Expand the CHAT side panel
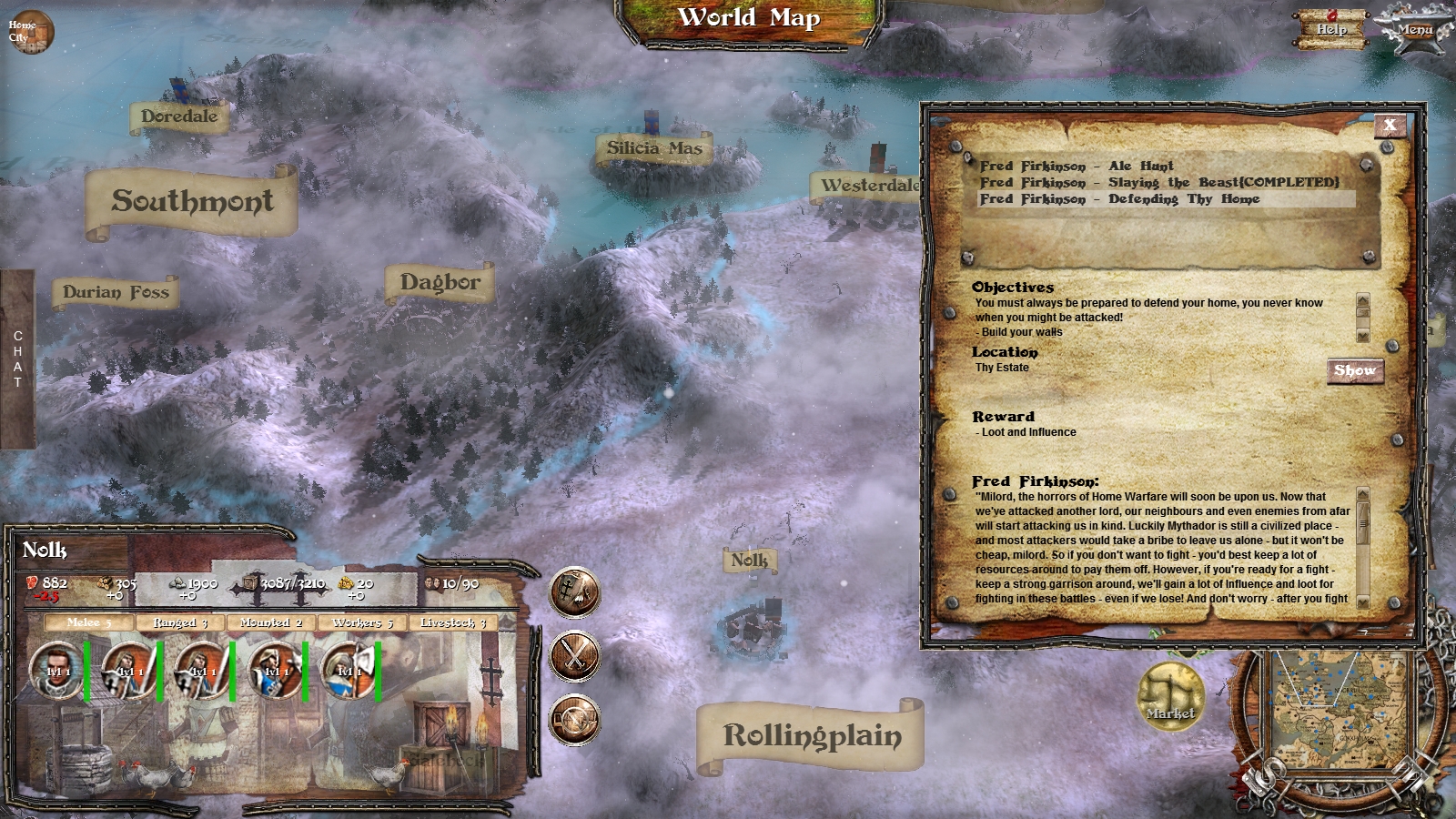The height and width of the screenshot is (819, 1456). tap(17, 359)
